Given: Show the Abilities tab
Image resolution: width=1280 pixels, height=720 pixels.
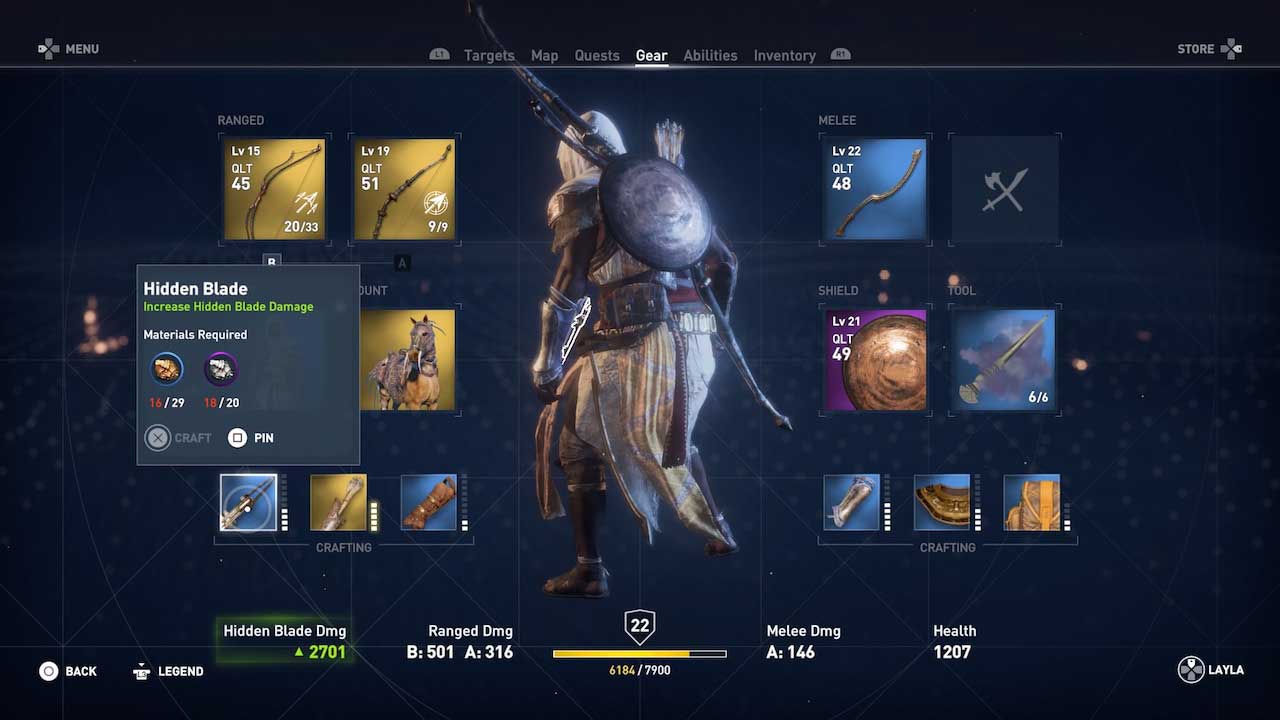Looking at the screenshot, I should pyautogui.click(x=710, y=55).
